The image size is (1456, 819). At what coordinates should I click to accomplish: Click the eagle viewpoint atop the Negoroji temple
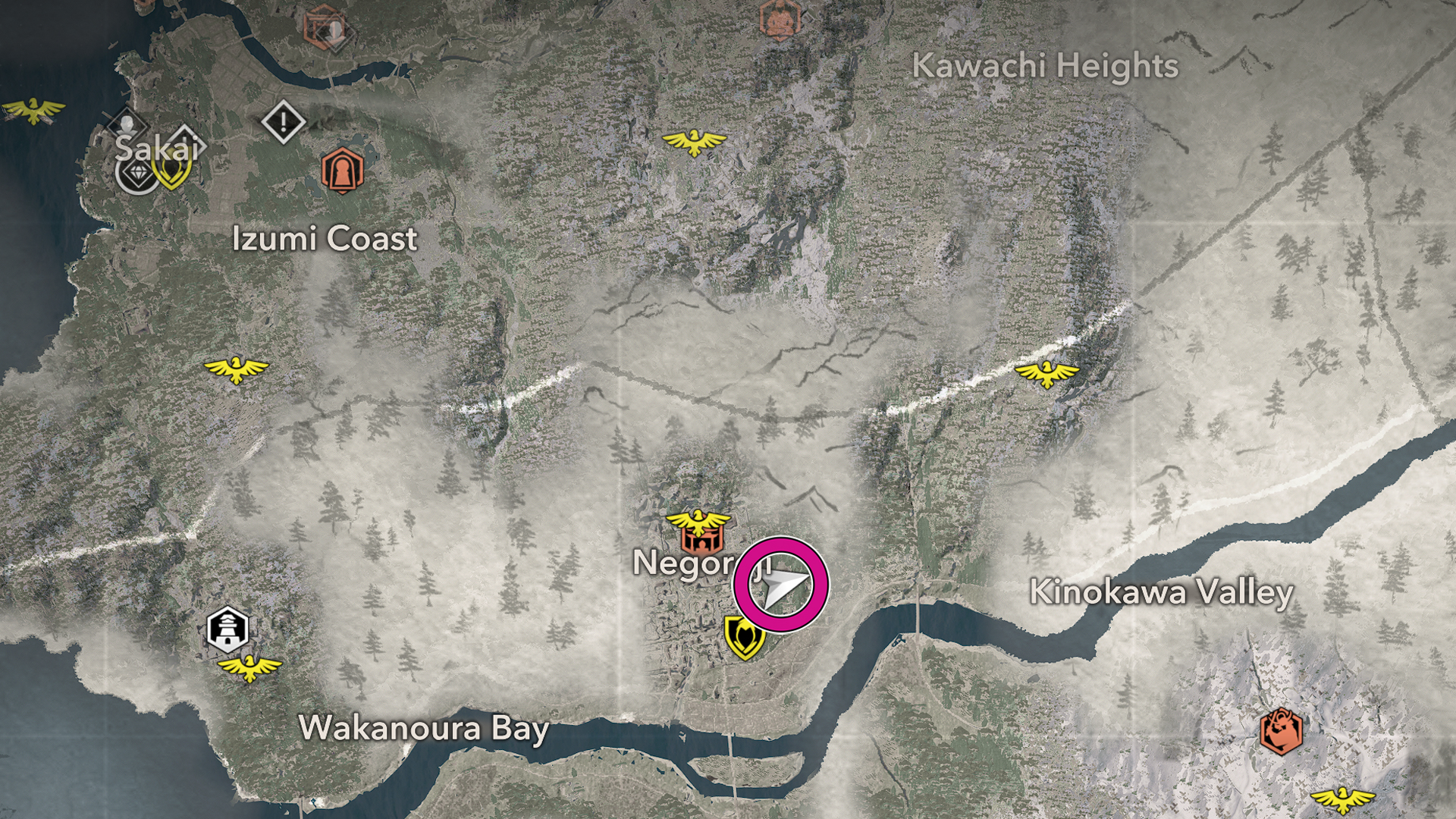698,521
